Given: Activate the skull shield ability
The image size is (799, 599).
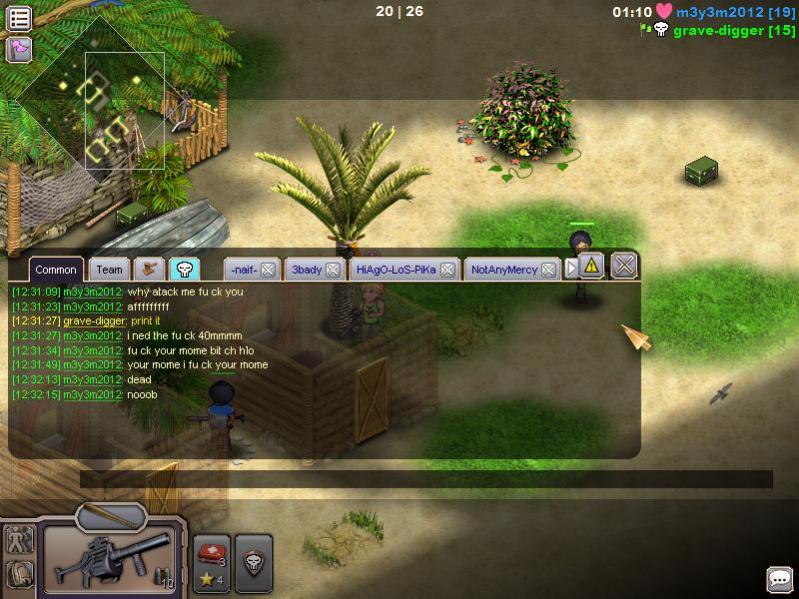Looking at the screenshot, I should 254,562.
